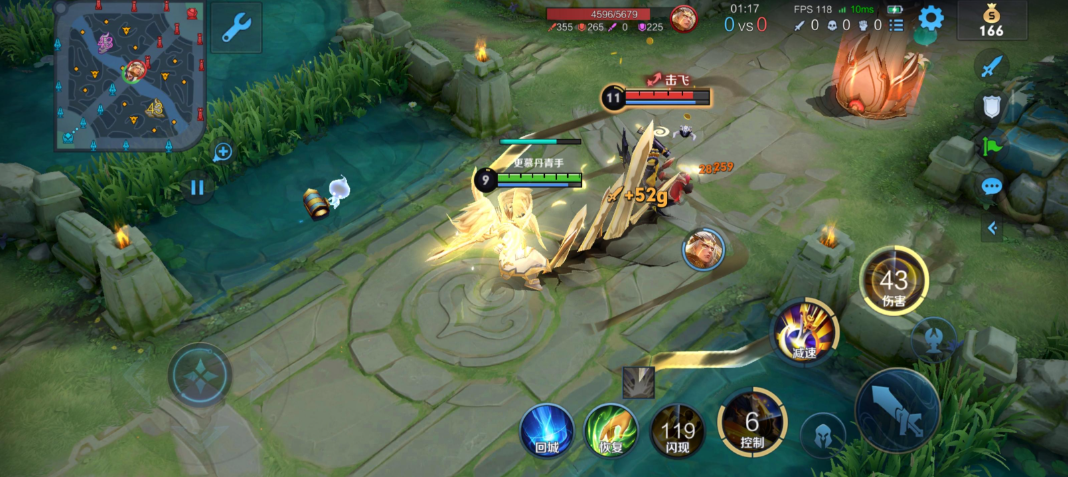This screenshot has height=477, width=1068.
Task: Open the shop via the 166 gold button
Action: click(x=991, y=21)
